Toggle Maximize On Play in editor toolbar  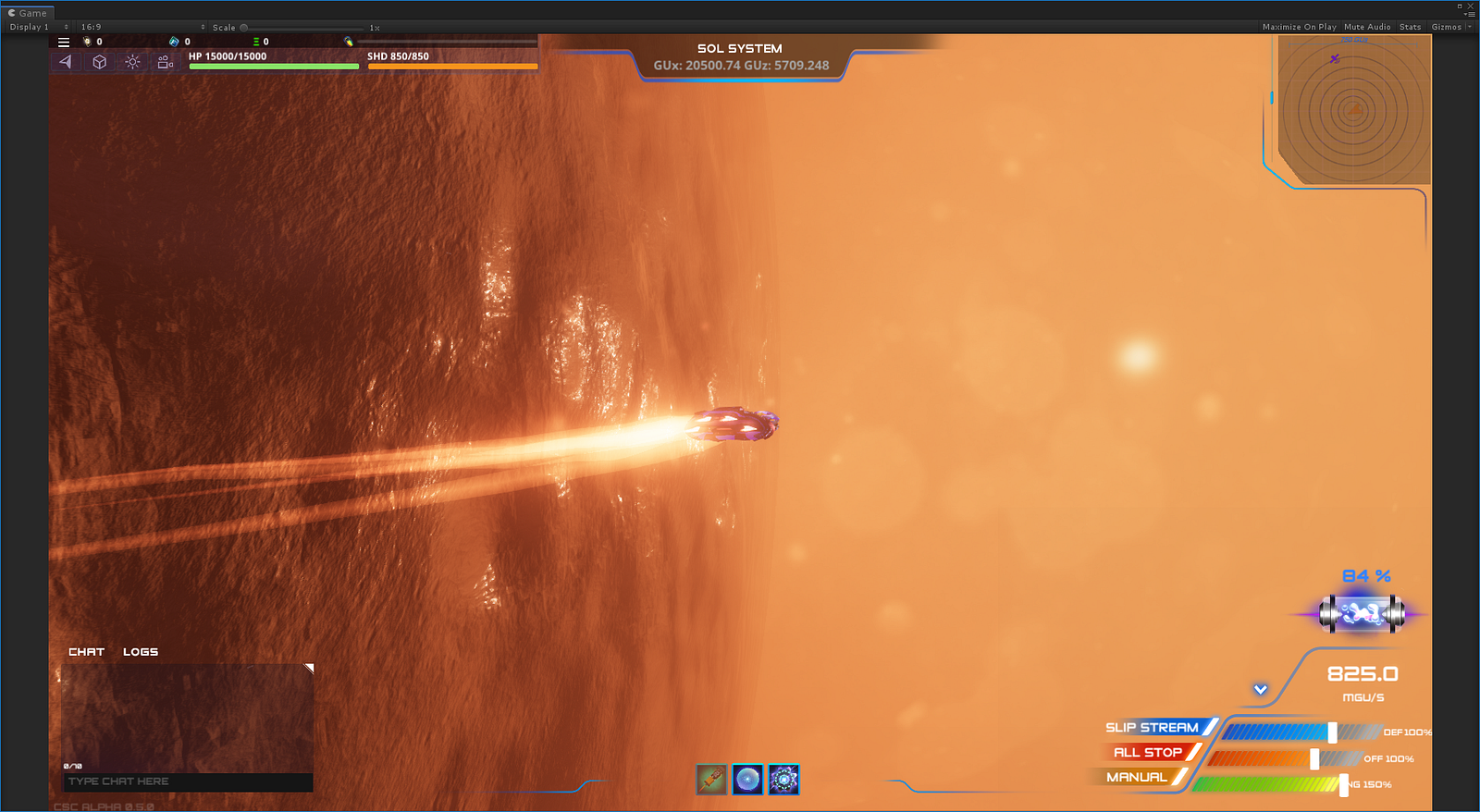(x=1299, y=27)
